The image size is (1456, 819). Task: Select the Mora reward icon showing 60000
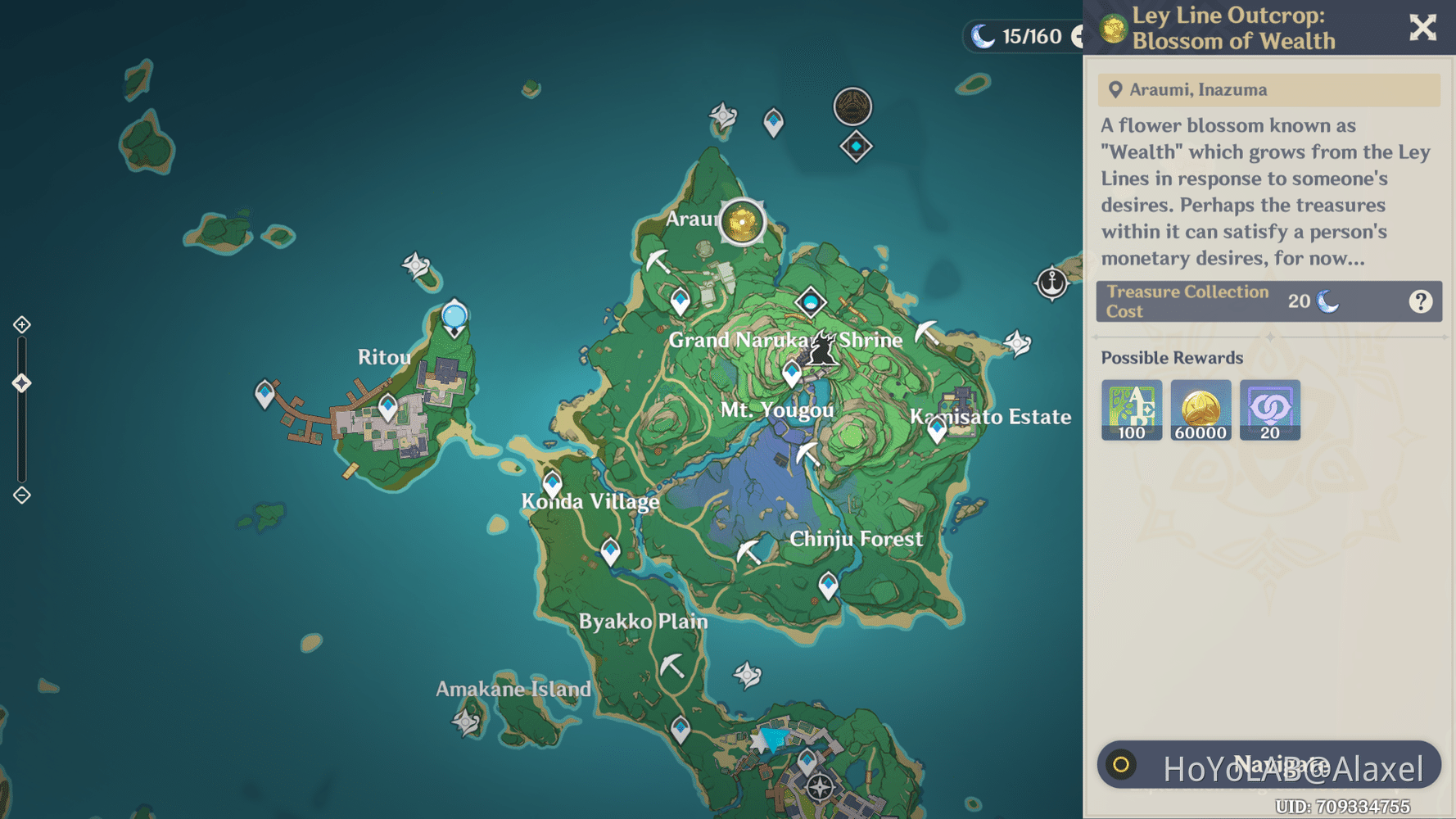(x=1201, y=409)
